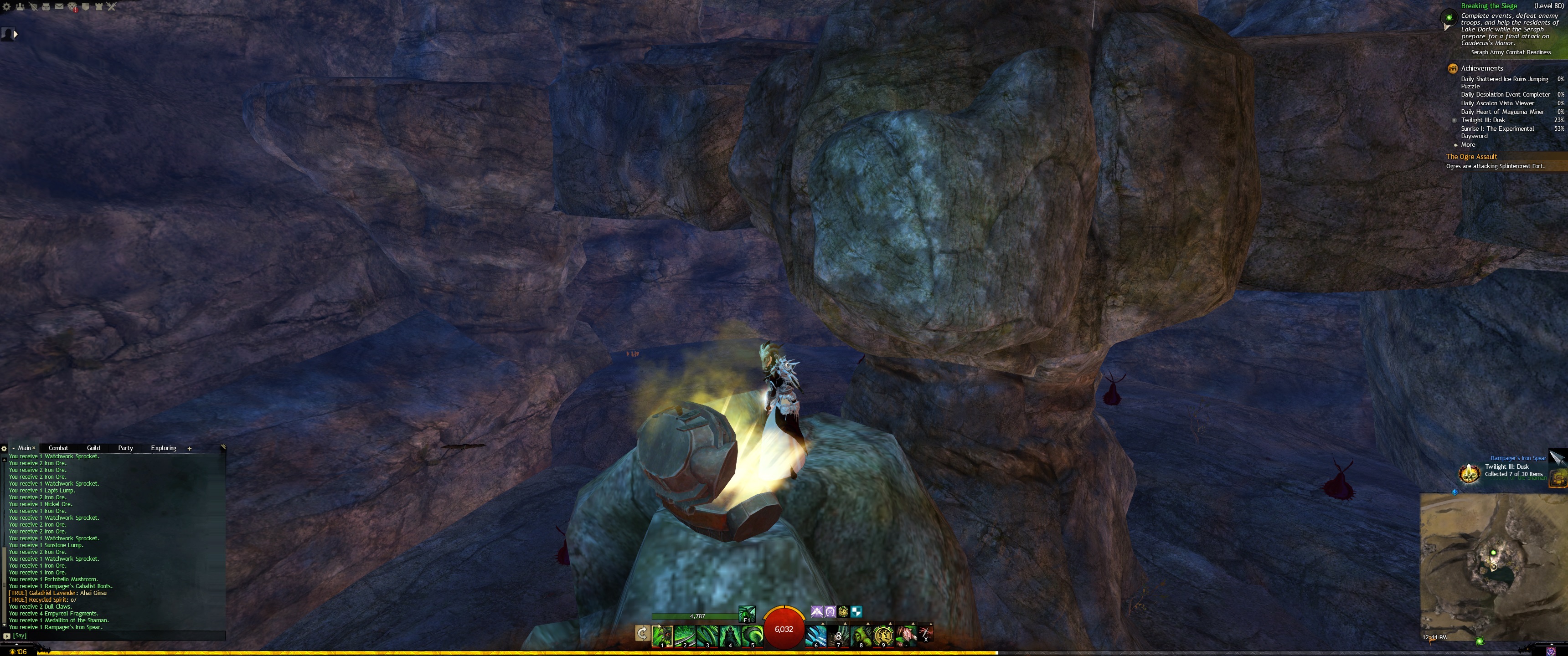Screen dimensions: 1568x656
Task: Activate the F1 shroud skill
Action: point(747,613)
